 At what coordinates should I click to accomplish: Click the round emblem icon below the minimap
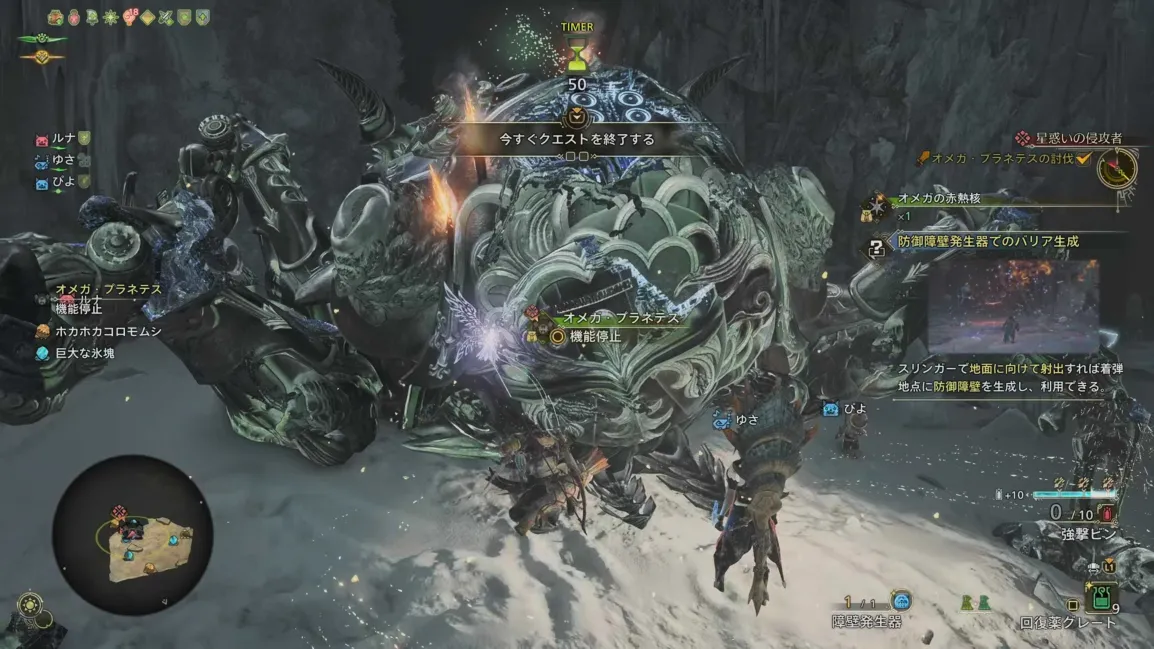click(29, 607)
